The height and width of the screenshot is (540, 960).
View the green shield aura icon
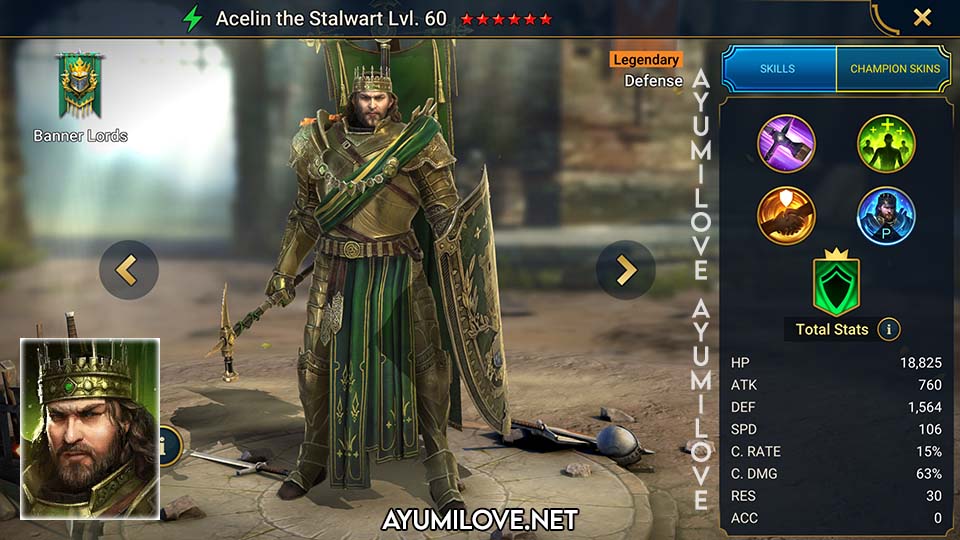coord(835,283)
